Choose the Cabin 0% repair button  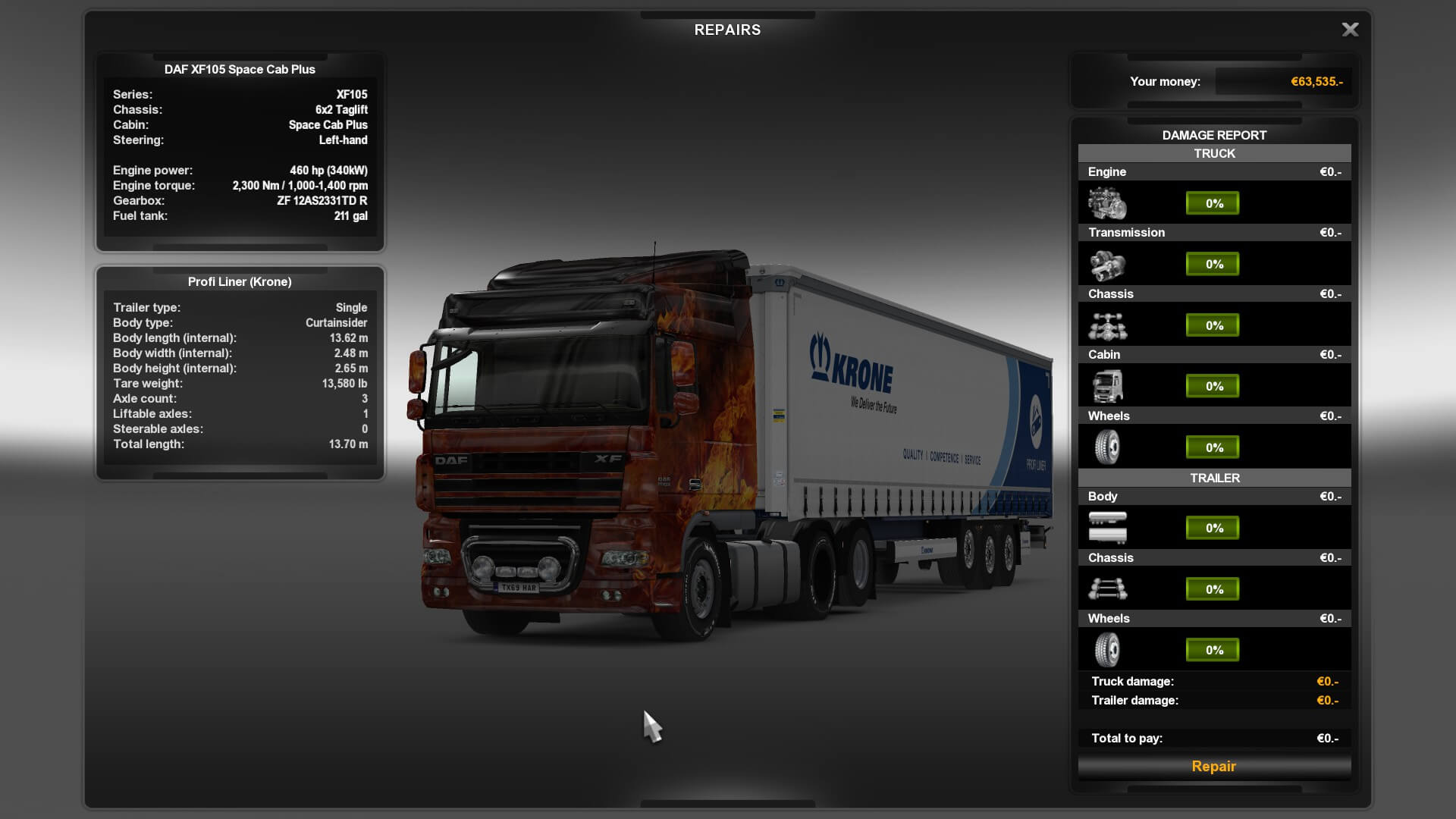coord(1213,386)
